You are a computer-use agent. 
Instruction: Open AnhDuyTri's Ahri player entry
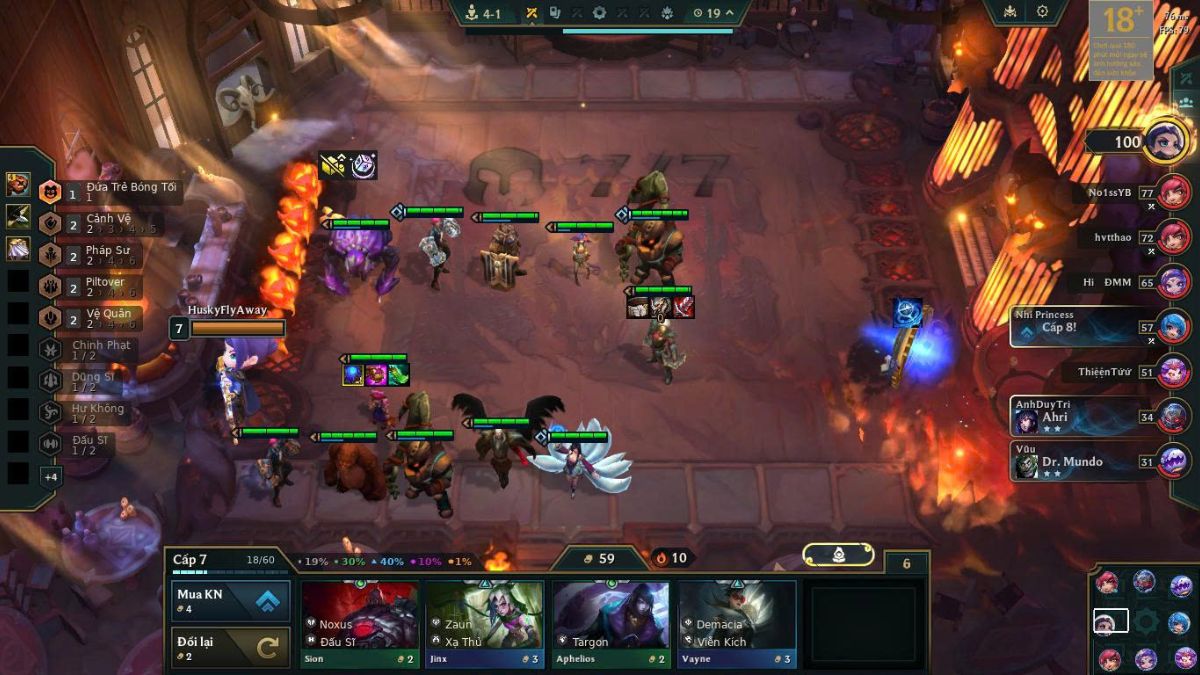point(1085,416)
